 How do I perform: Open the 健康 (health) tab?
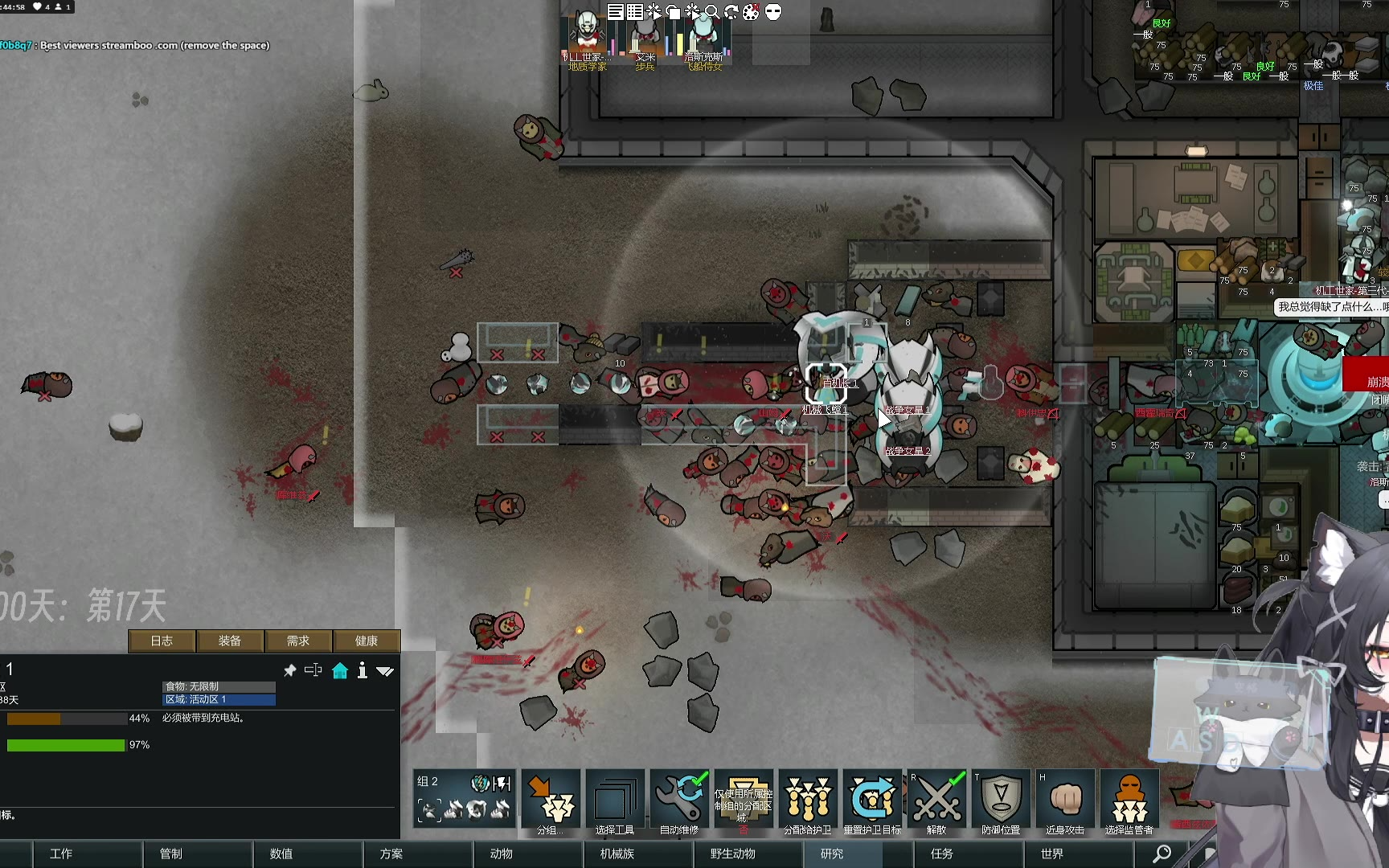[x=367, y=641]
